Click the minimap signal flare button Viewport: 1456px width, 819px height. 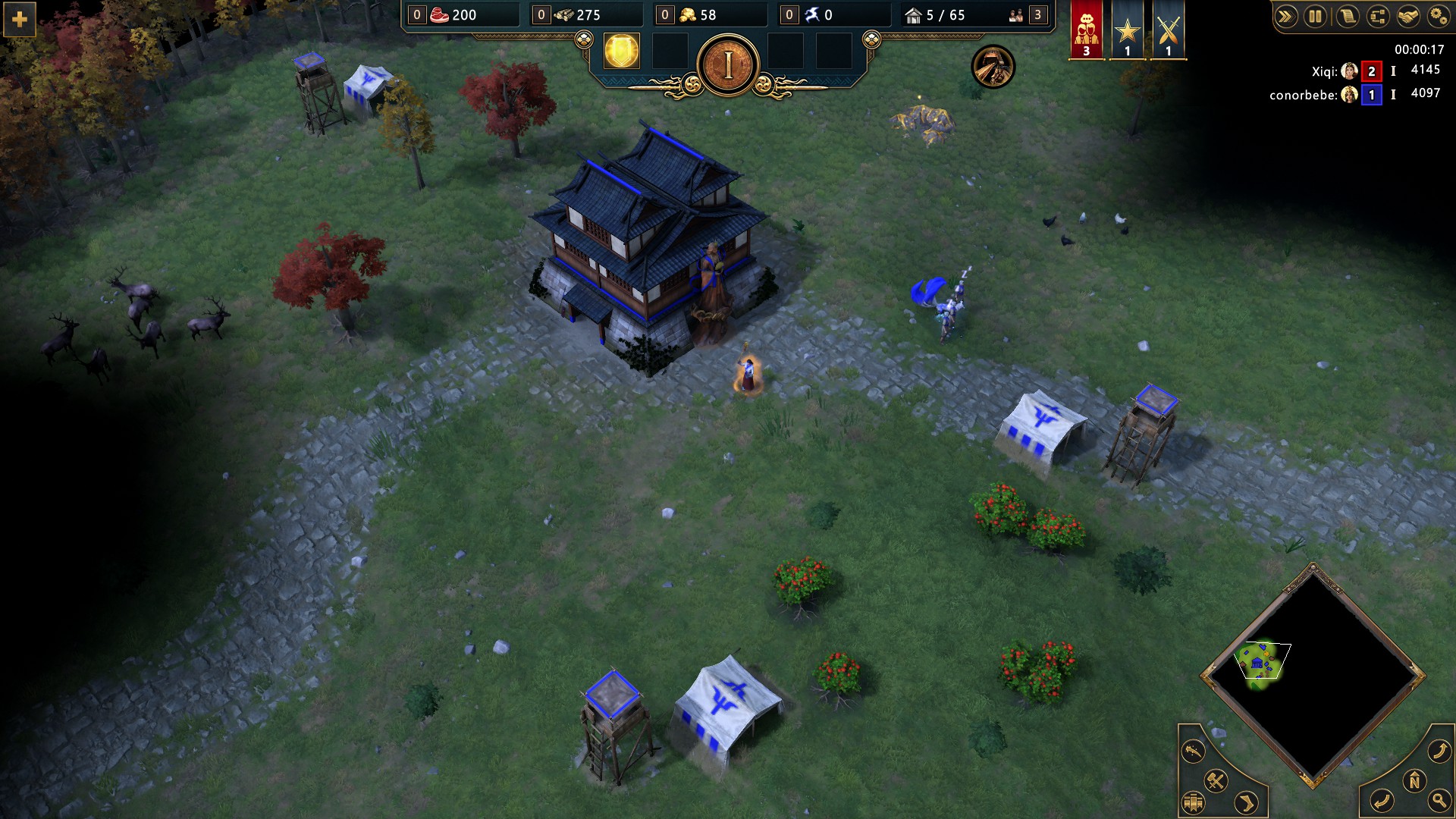click(x=1193, y=752)
